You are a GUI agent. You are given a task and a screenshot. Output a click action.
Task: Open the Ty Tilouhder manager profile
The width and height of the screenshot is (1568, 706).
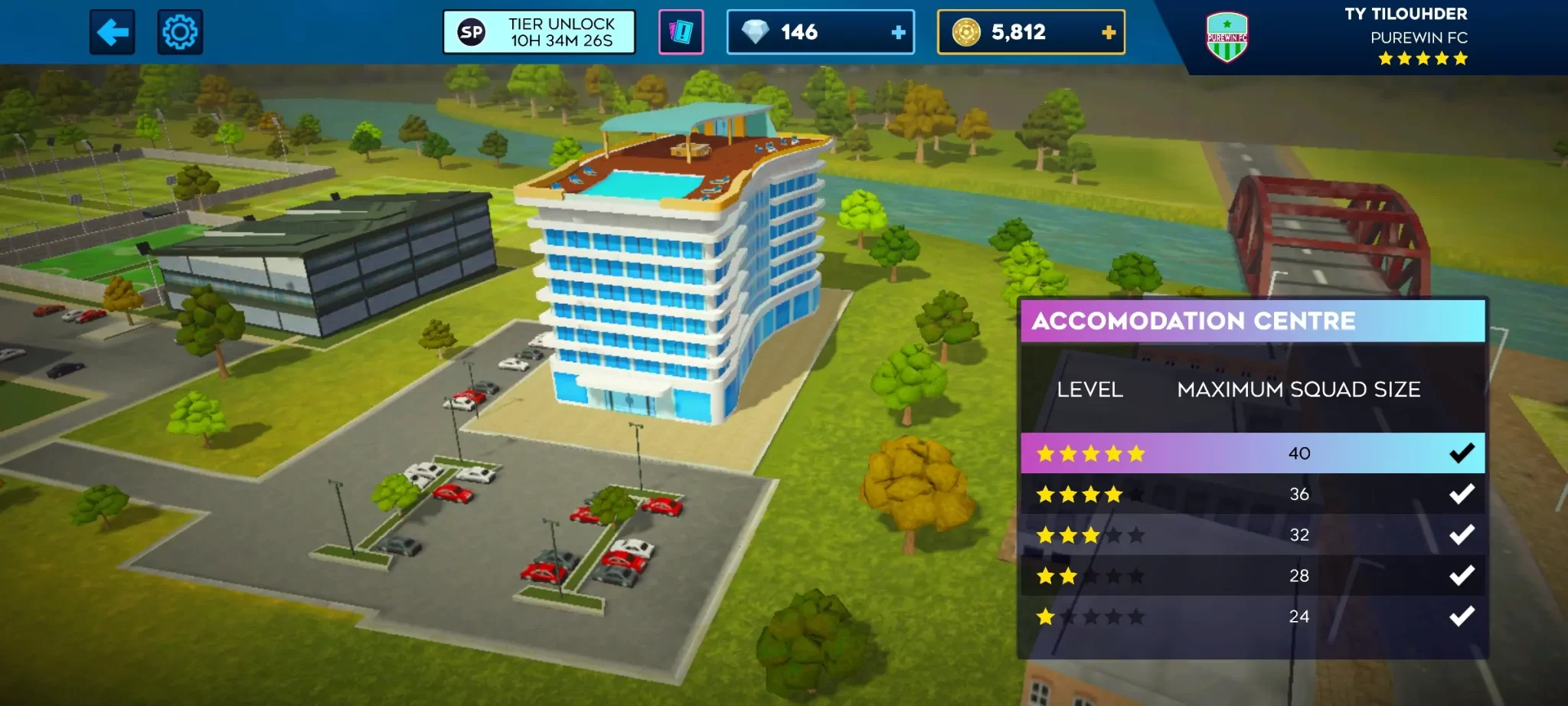click(1406, 15)
